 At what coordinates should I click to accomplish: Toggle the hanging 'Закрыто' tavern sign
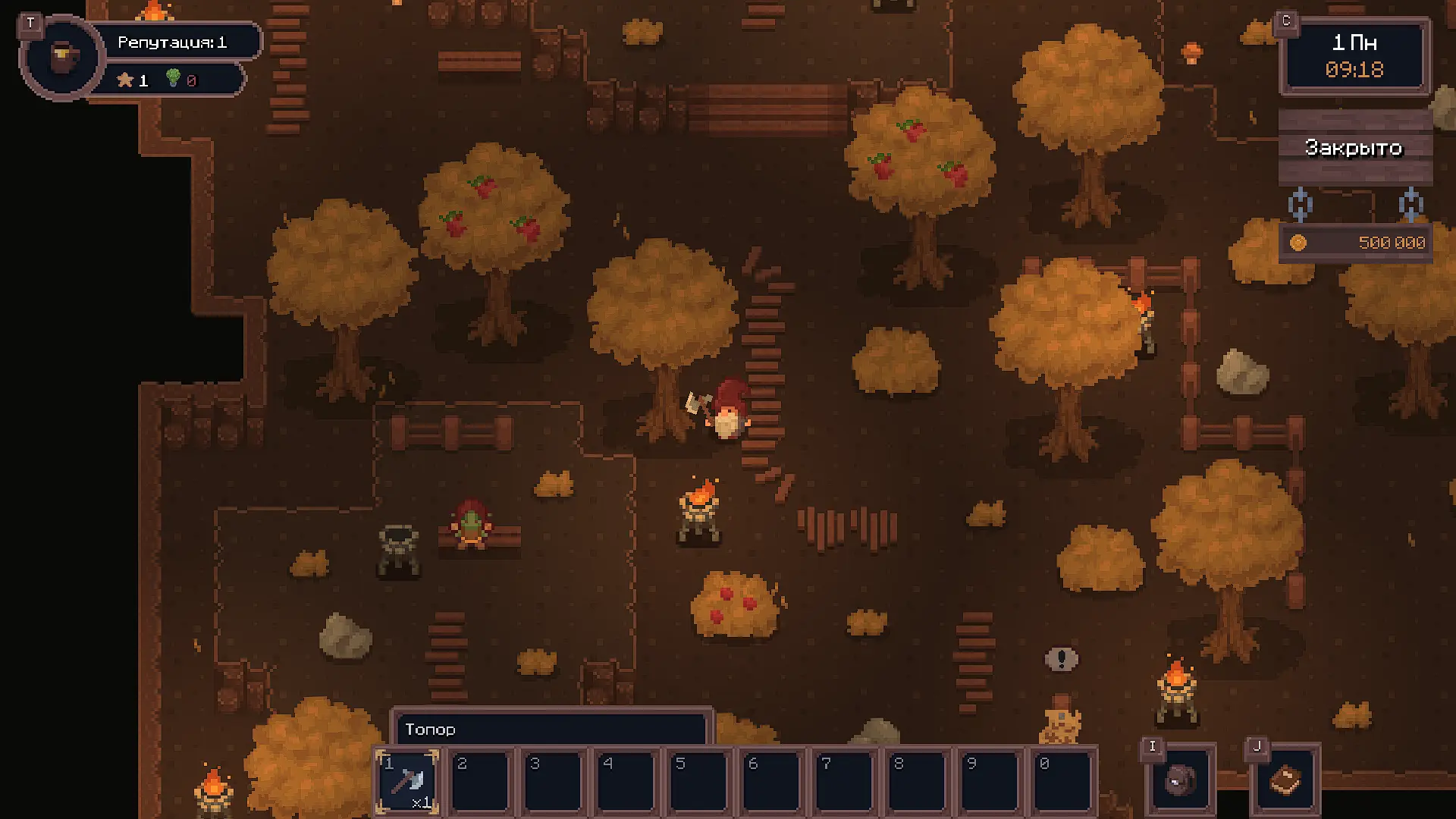click(1354, 148)
